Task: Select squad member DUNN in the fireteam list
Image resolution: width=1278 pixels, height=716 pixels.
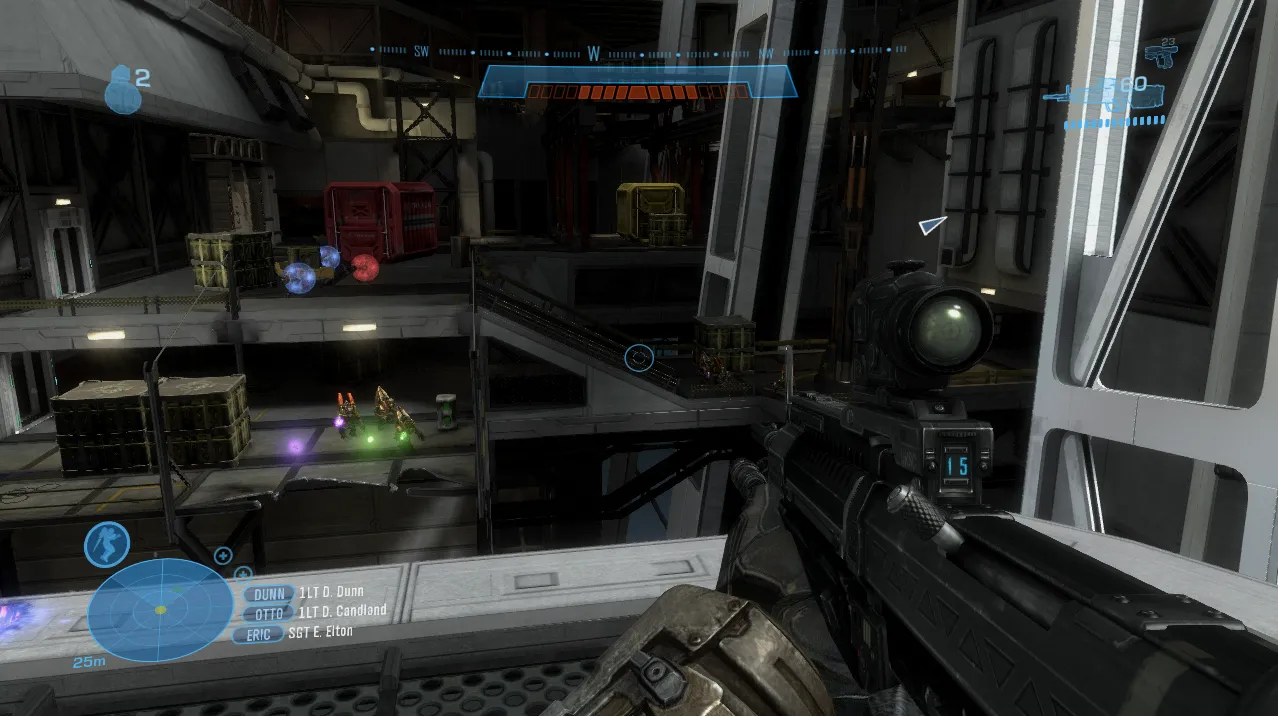Action: click(270, 594)
